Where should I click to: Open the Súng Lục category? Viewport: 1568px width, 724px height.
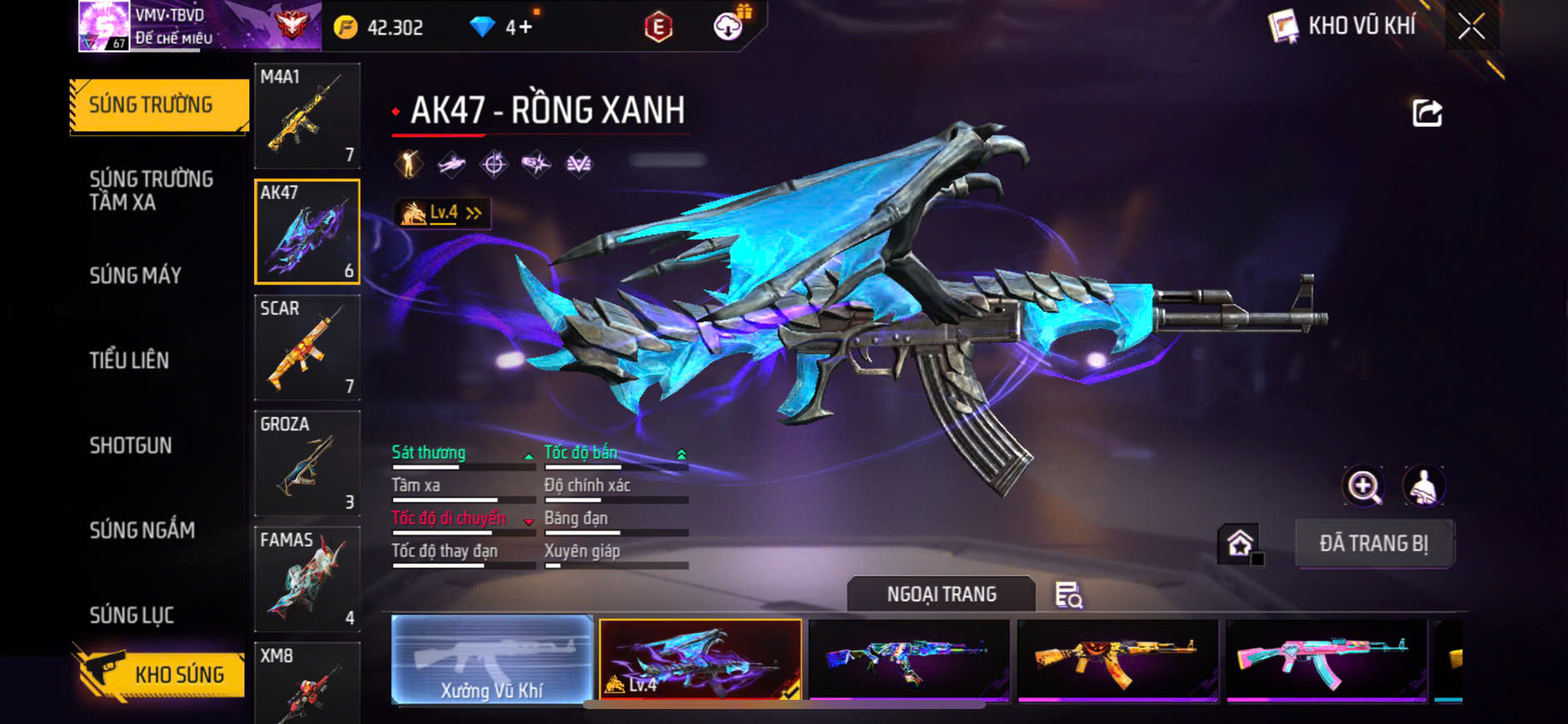[132, 615]
